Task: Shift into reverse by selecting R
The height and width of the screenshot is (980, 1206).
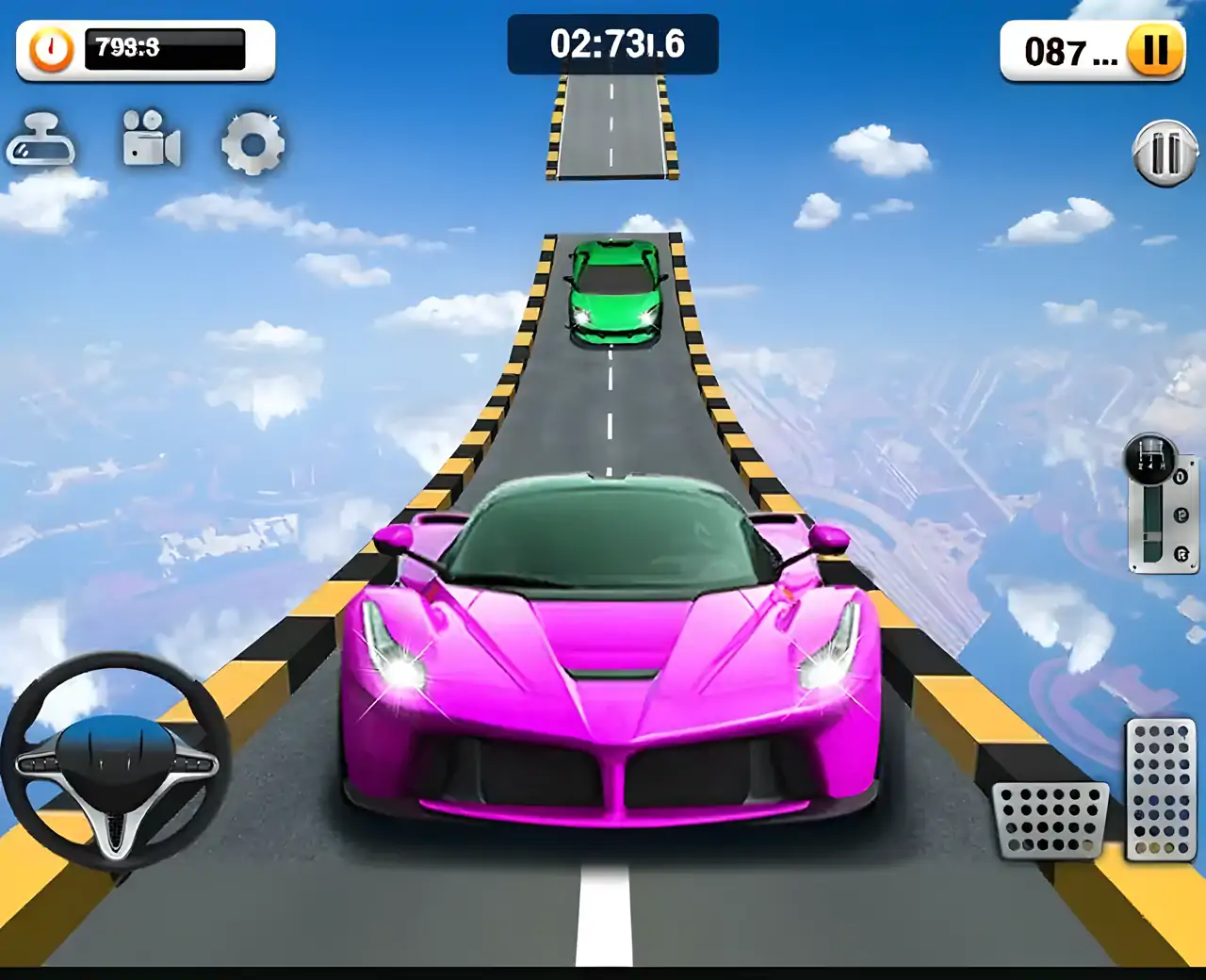Action: [1181, 552]
